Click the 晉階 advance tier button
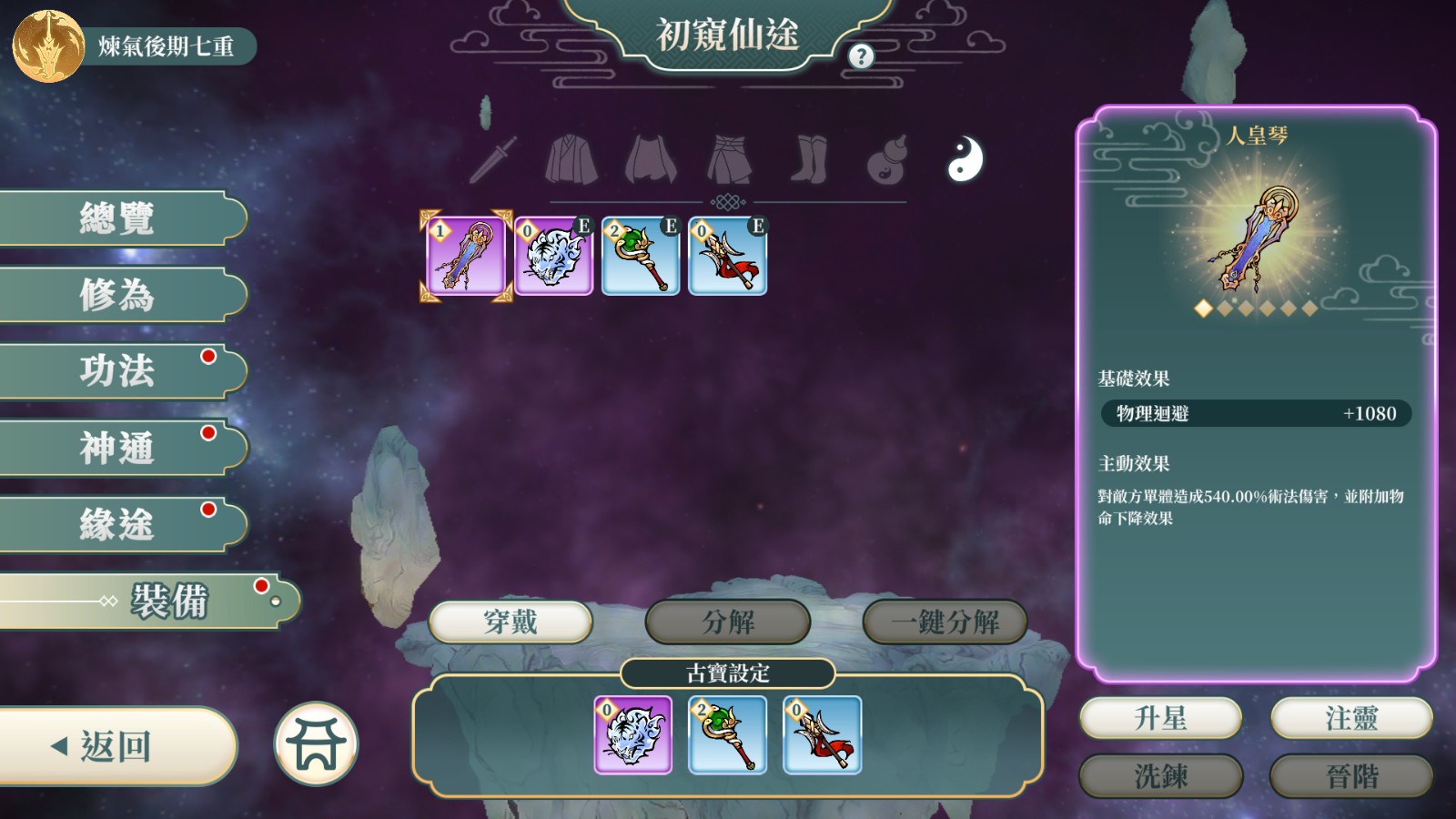Screen dimensions: 1456x819 pyautogui.click(x=1351, y=776)
